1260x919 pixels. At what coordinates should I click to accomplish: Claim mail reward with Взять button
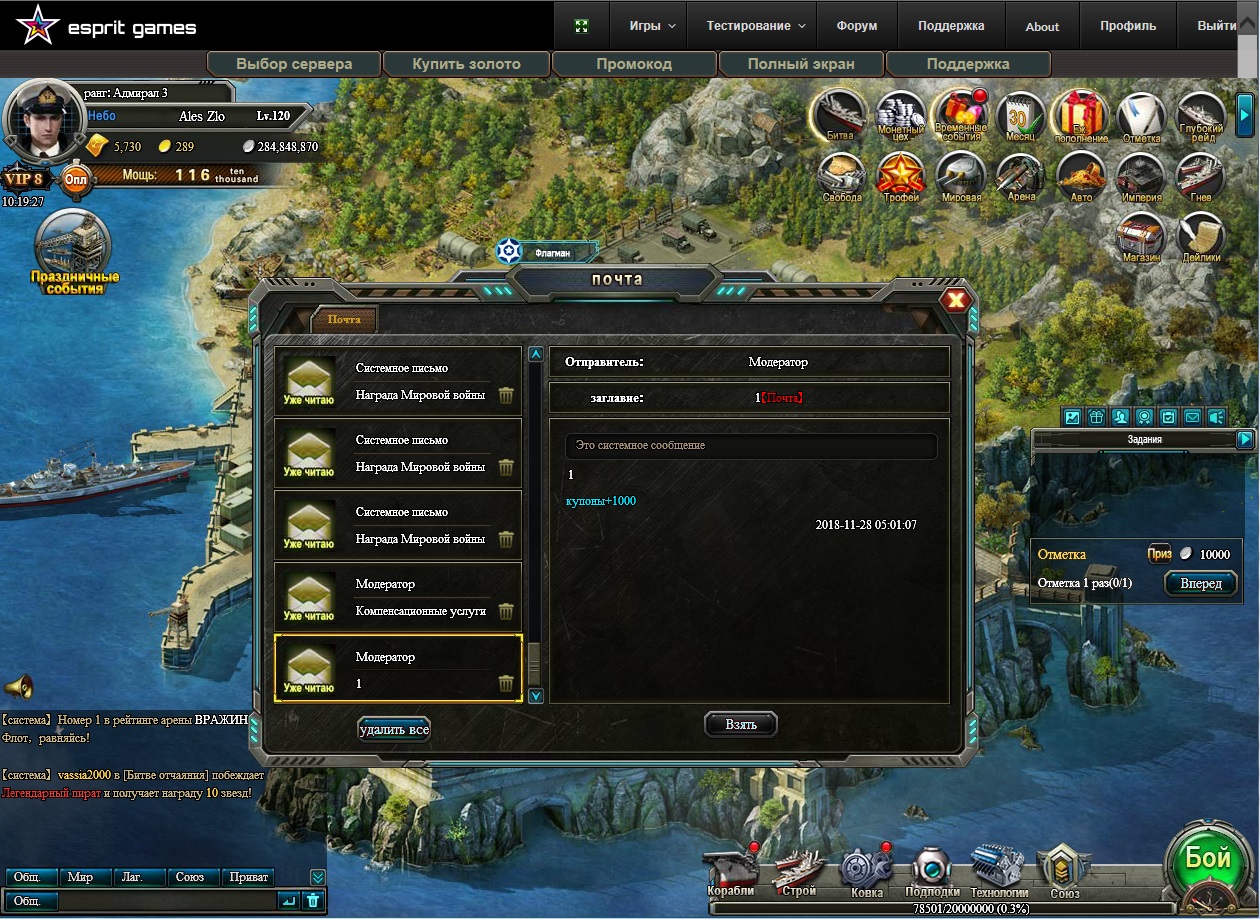click(x=740, y=724)
